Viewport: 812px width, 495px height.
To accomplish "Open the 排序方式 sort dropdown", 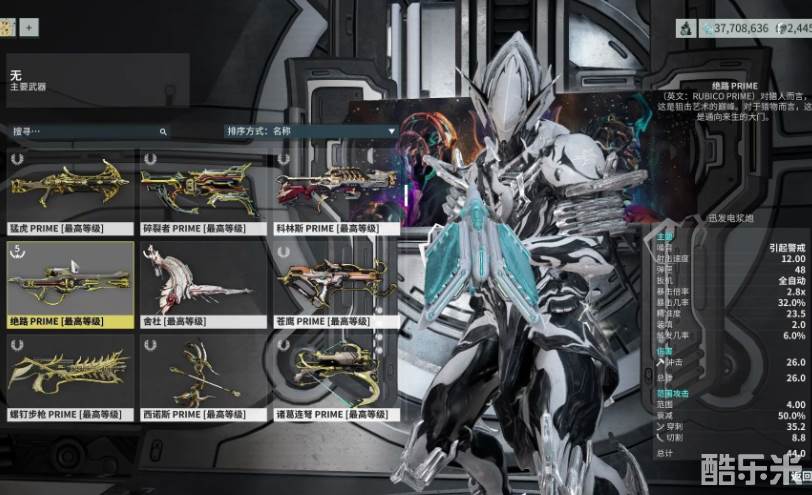I will coord(311,131).
